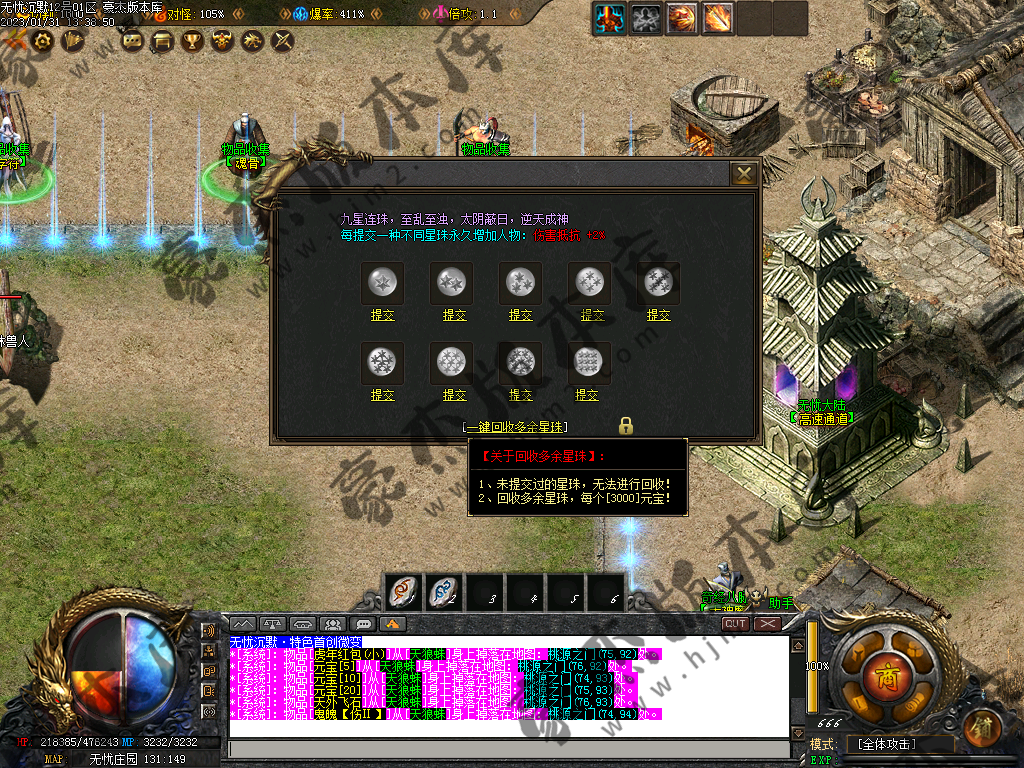
Task: Open the trophy ranking icon
Action: (x=192, y=41)
